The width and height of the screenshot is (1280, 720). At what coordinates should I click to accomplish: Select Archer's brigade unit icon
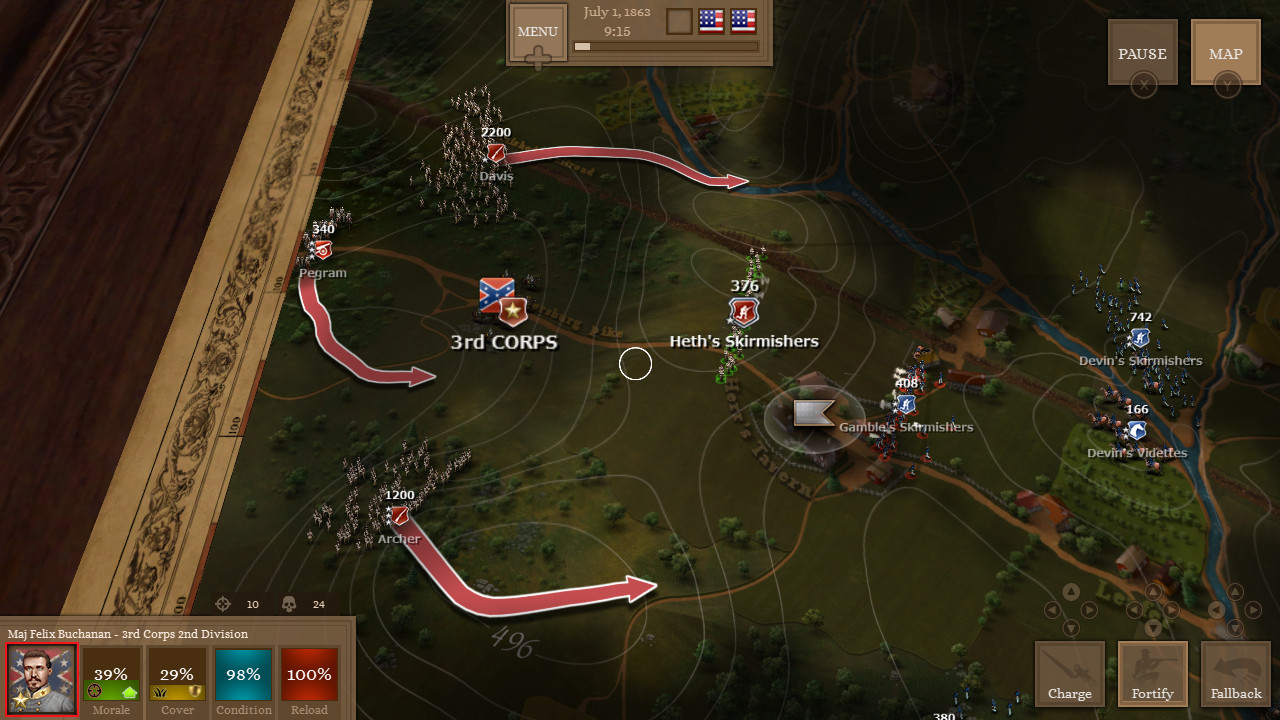click(399, 516)
